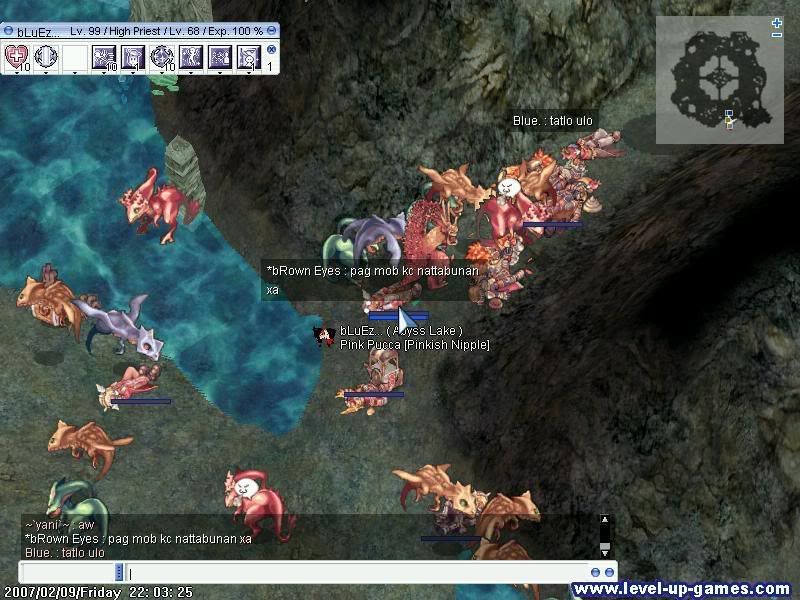Activate the dancing figure skill icon

pyautogui.click(x=191, y=56)
